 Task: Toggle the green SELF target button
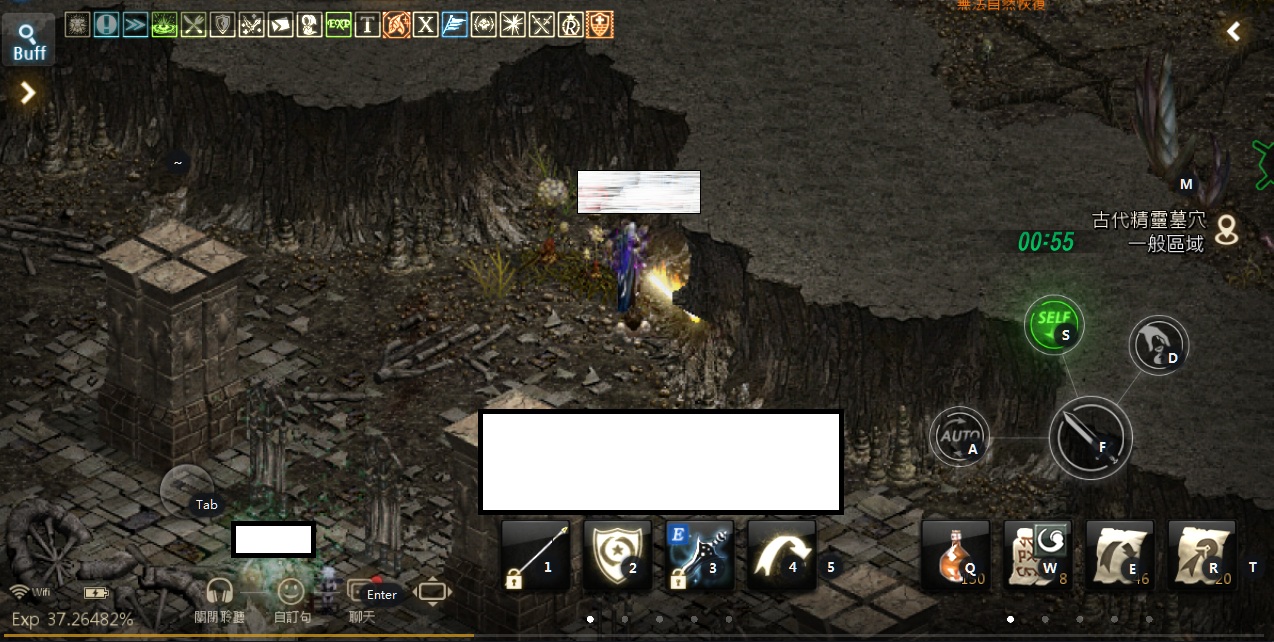[x=1053, y=324]
